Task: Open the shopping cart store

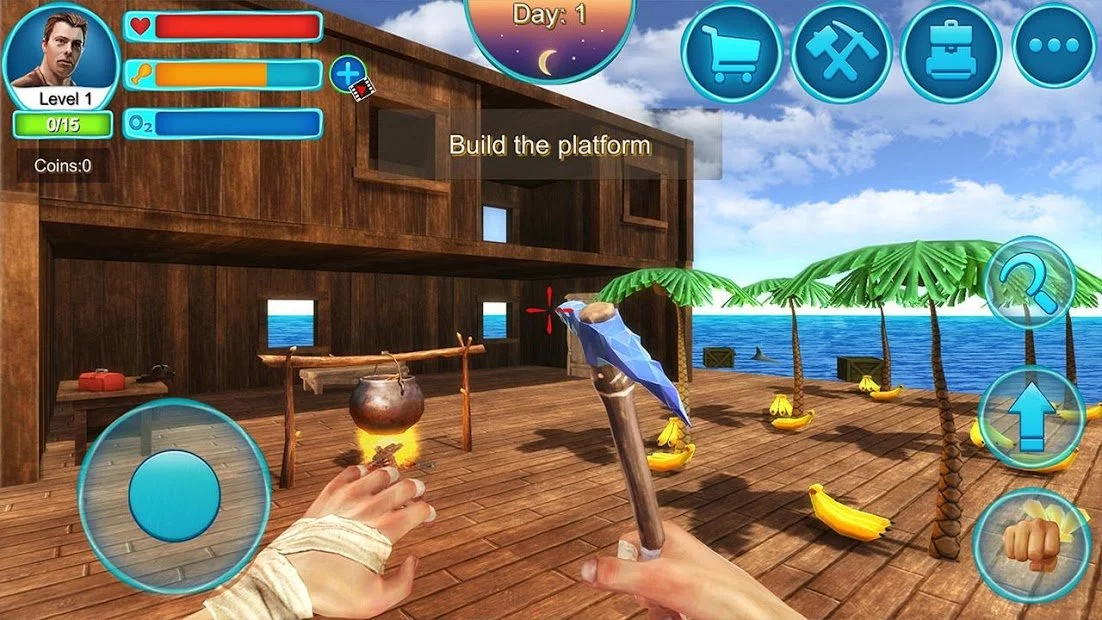Action: [x=731, y=52]
